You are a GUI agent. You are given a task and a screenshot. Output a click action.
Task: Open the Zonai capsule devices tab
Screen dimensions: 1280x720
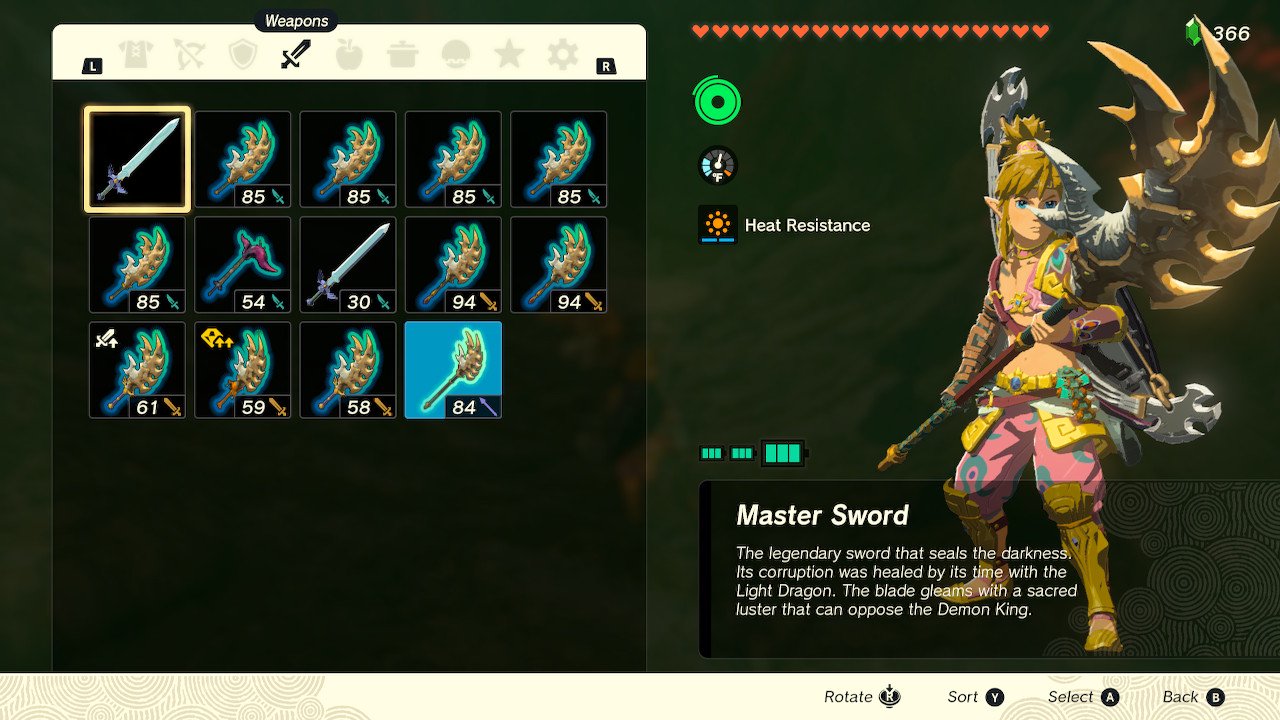pyautogui.click(x=456, y=55)
